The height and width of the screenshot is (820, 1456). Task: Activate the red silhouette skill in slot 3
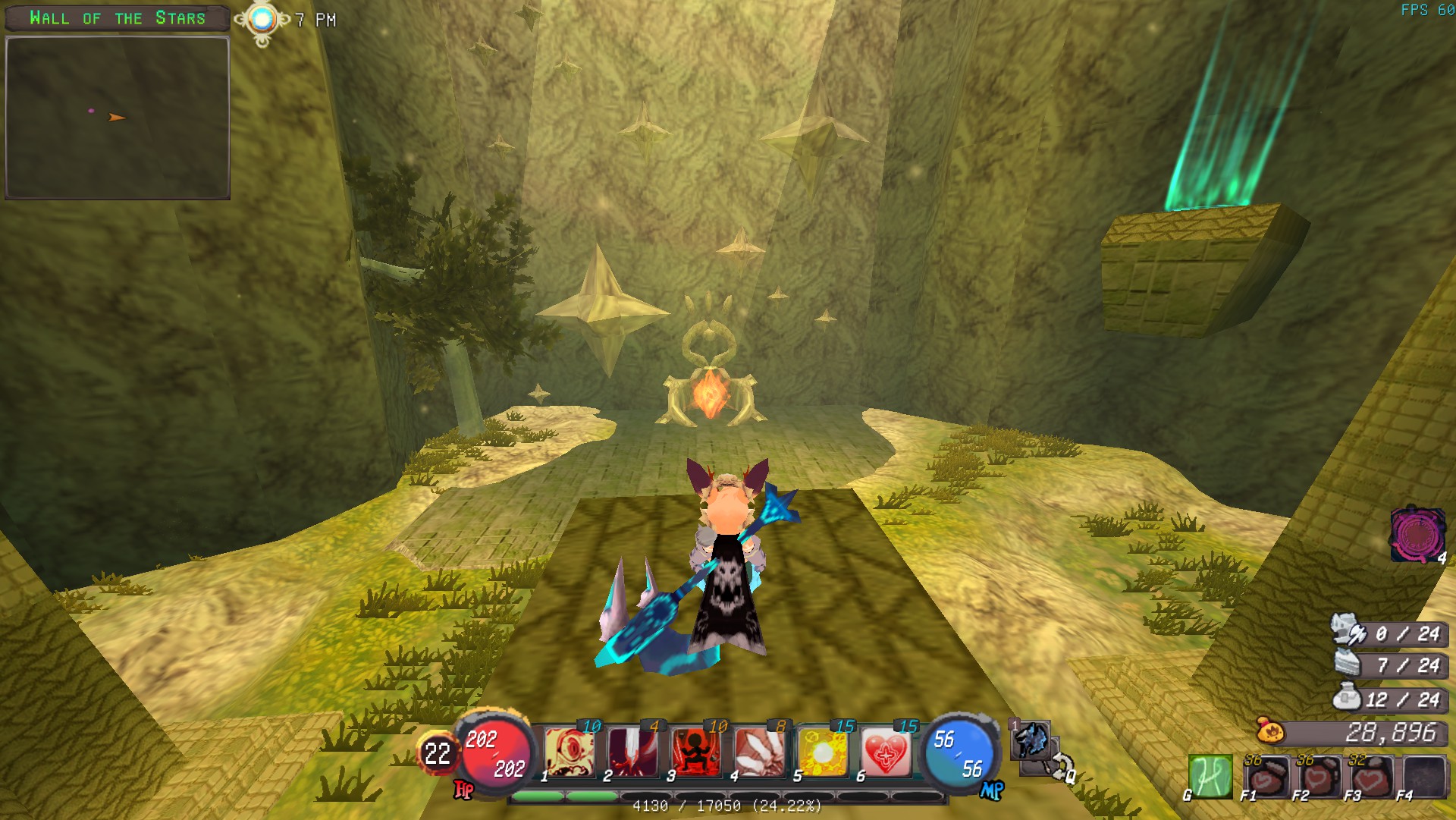coord(695,752)
